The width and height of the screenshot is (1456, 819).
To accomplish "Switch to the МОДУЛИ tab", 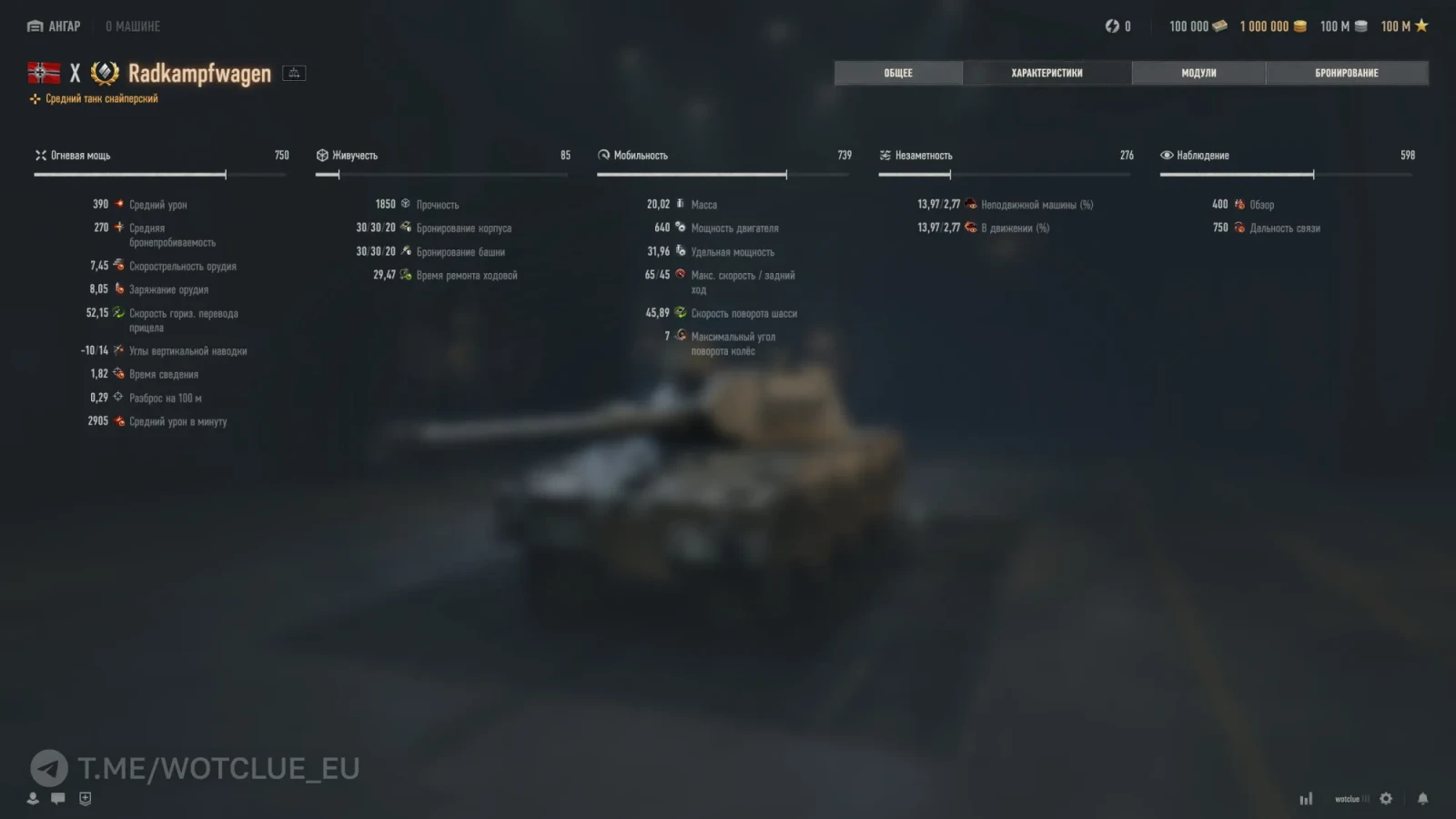I will (x=1198, y=73).
